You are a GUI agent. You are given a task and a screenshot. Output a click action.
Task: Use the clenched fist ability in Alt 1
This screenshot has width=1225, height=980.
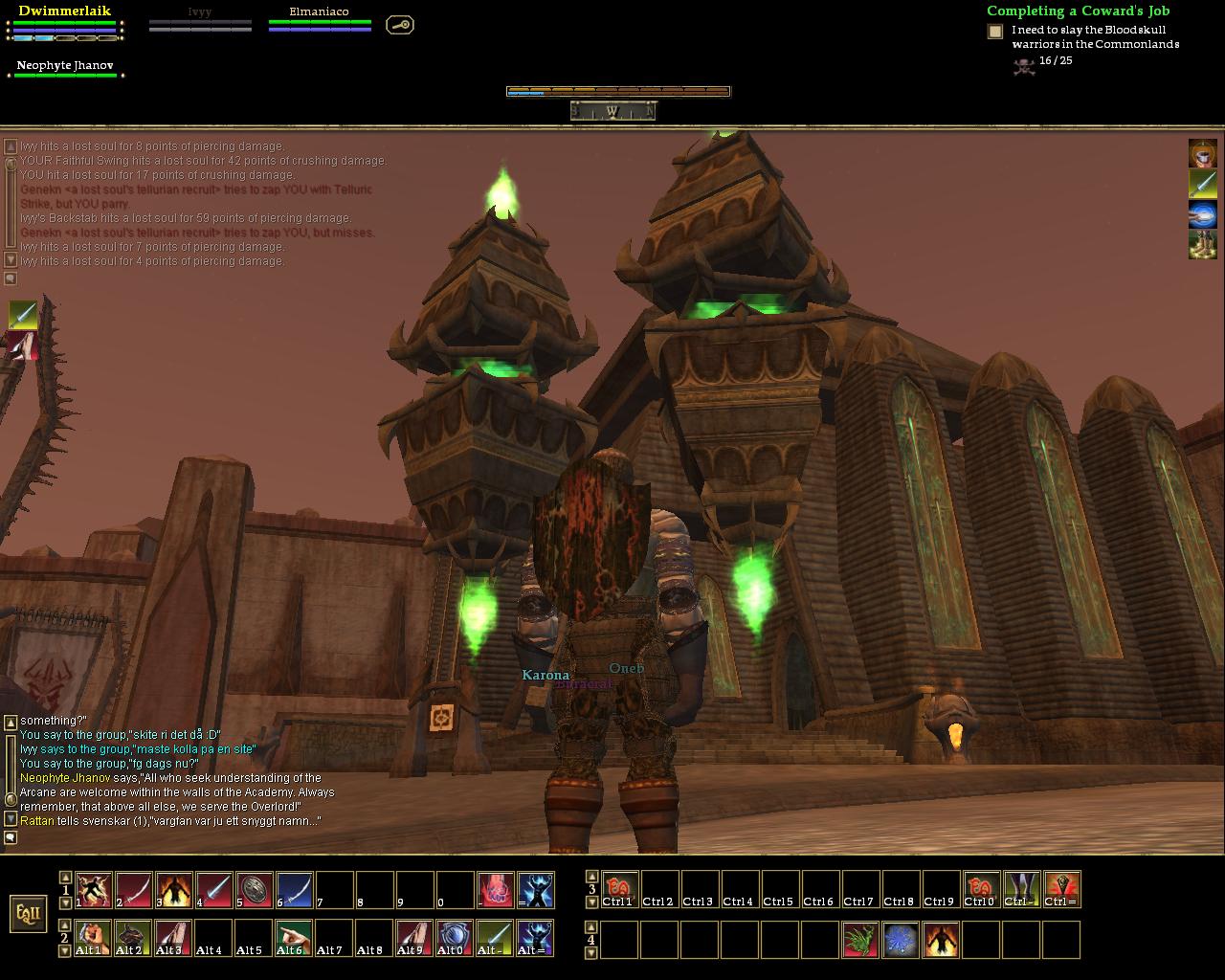[x=94, y=938]
